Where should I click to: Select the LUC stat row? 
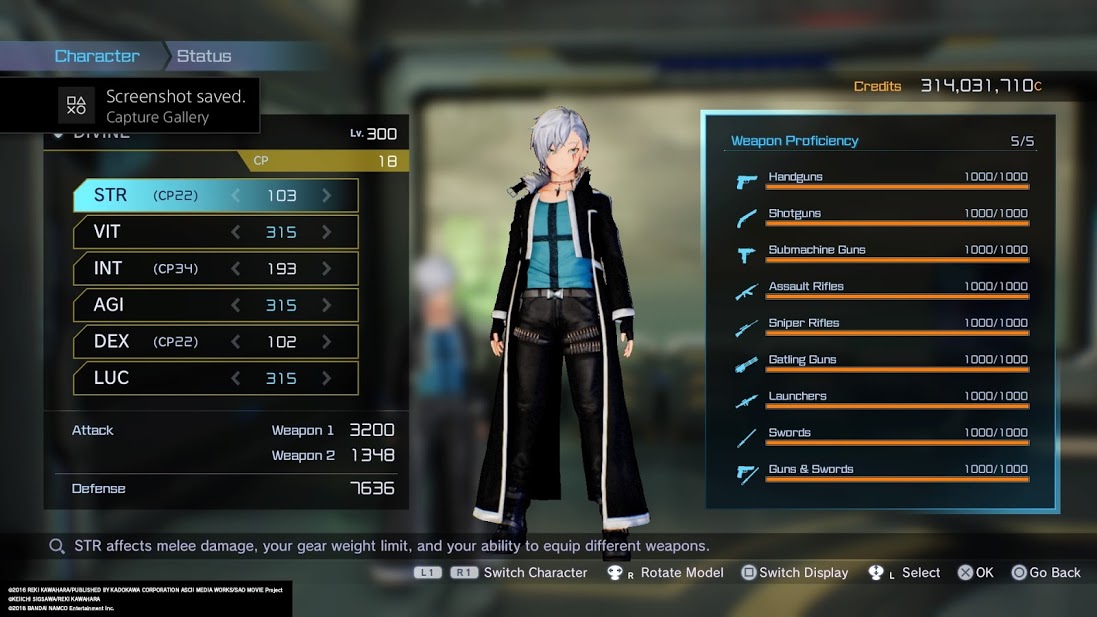pos(215,378)
